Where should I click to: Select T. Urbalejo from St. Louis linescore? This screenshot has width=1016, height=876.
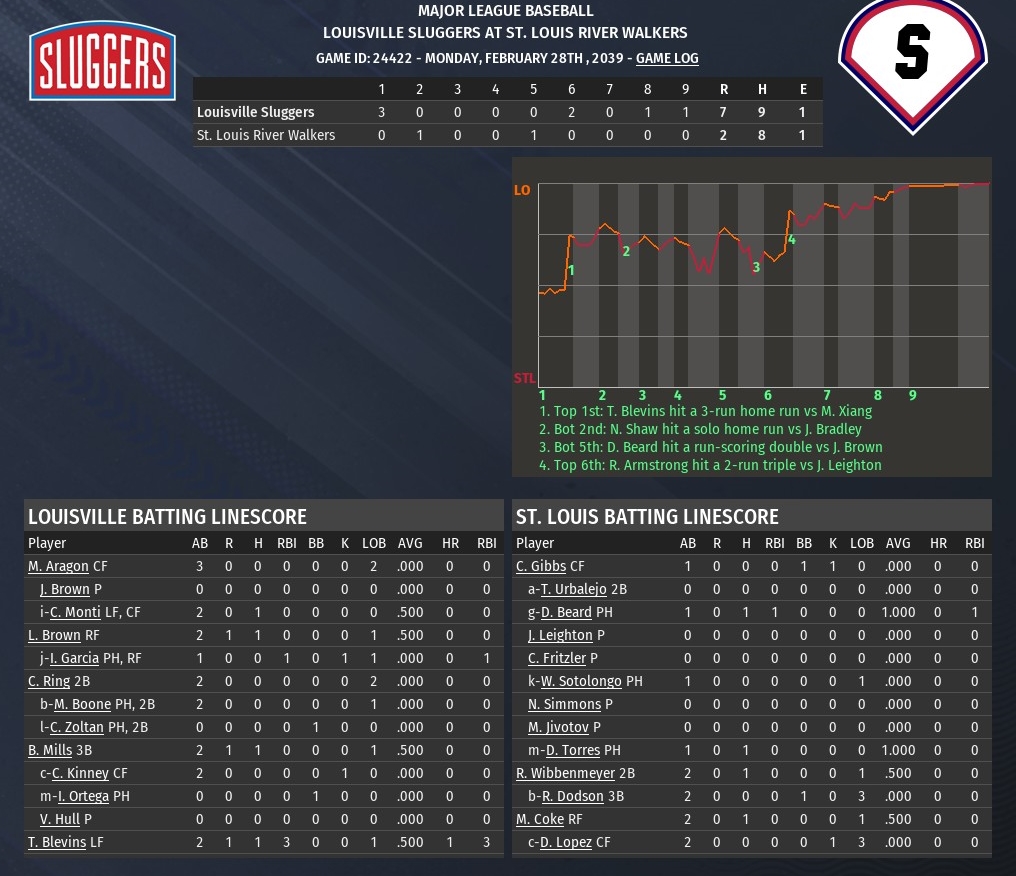coord(575,589)
